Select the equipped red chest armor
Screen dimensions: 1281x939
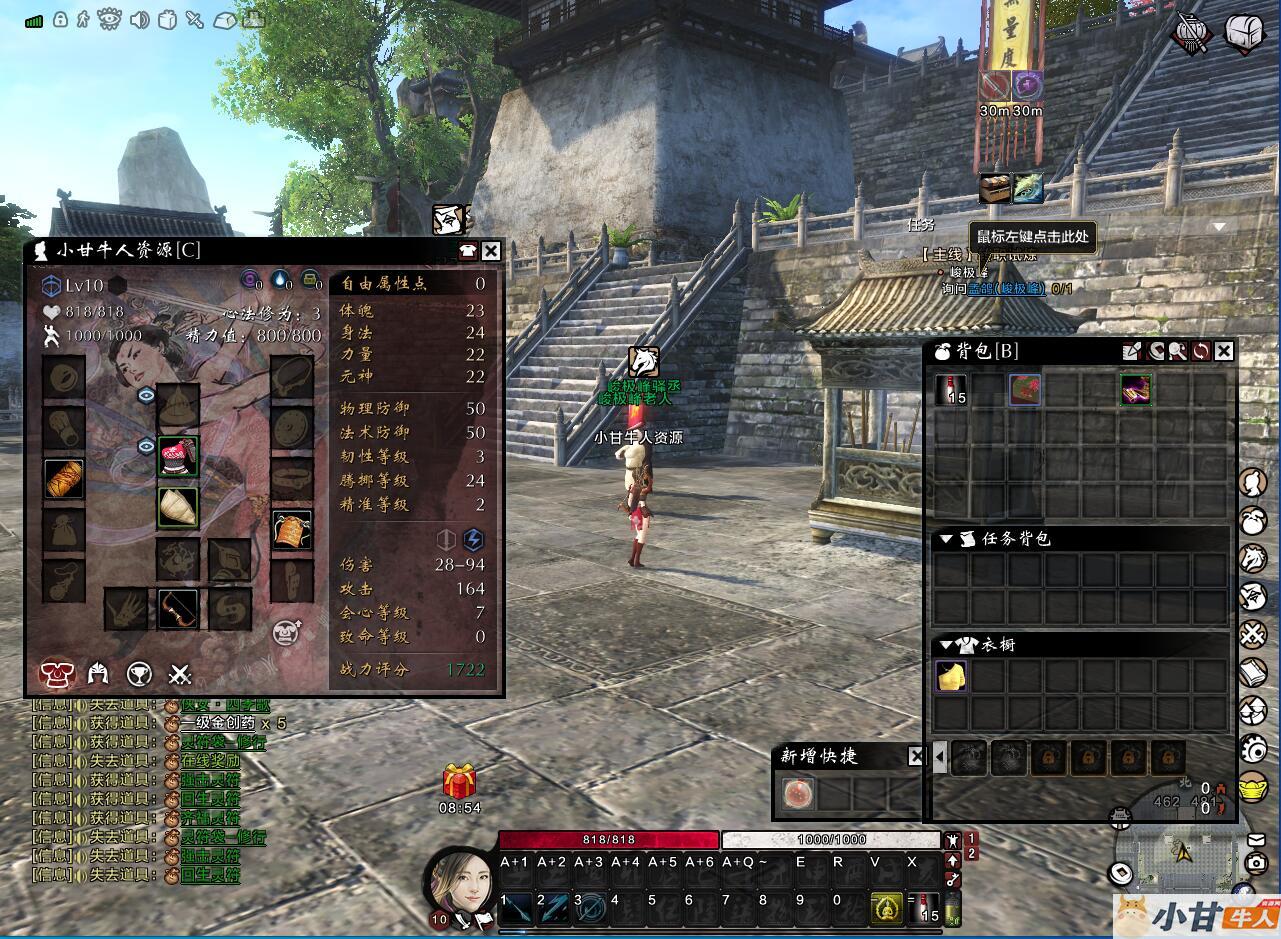pyautogui.click(x=178, y=456)
